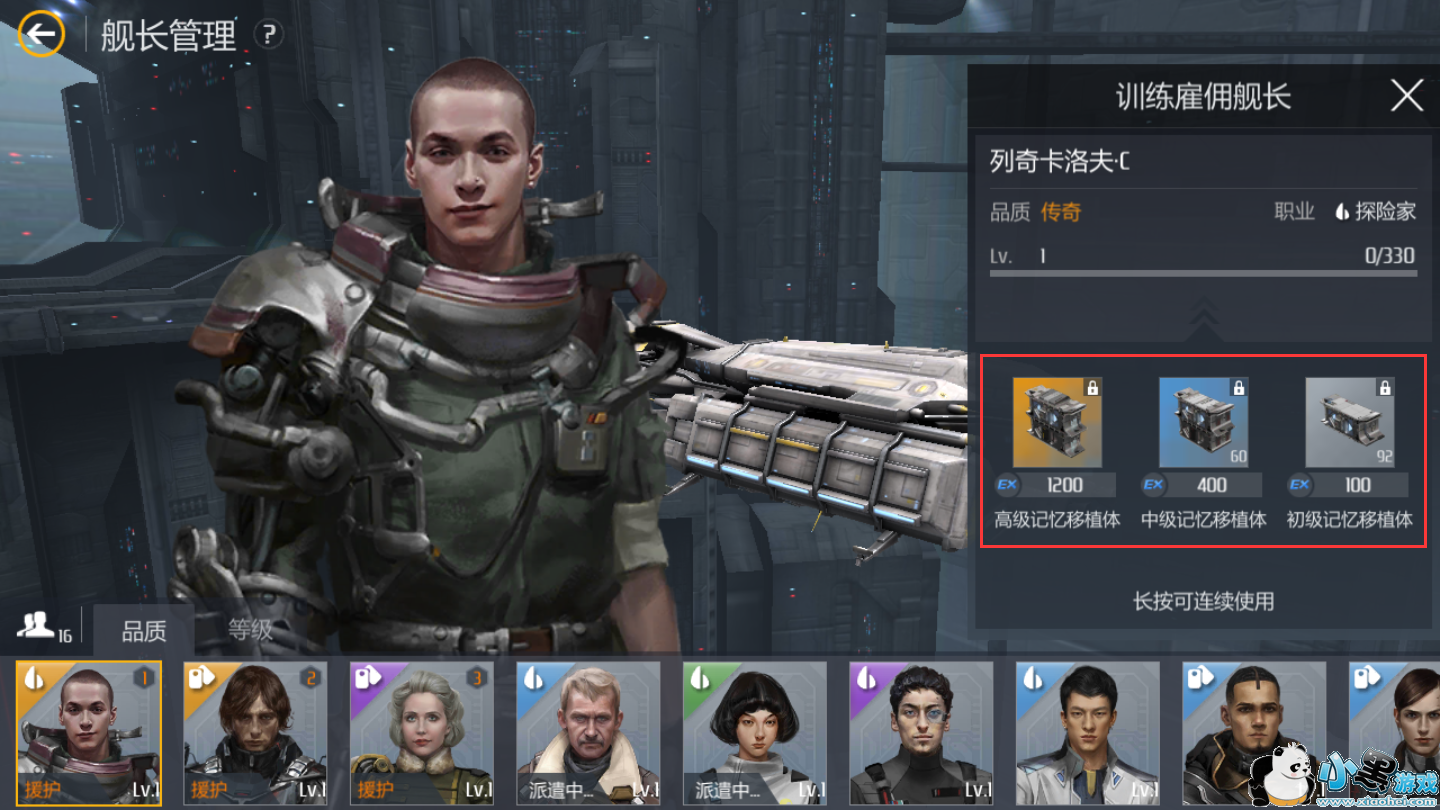Select the blonde woman captain numbered 3
The image size is (1440, 810).
point(421,733)
